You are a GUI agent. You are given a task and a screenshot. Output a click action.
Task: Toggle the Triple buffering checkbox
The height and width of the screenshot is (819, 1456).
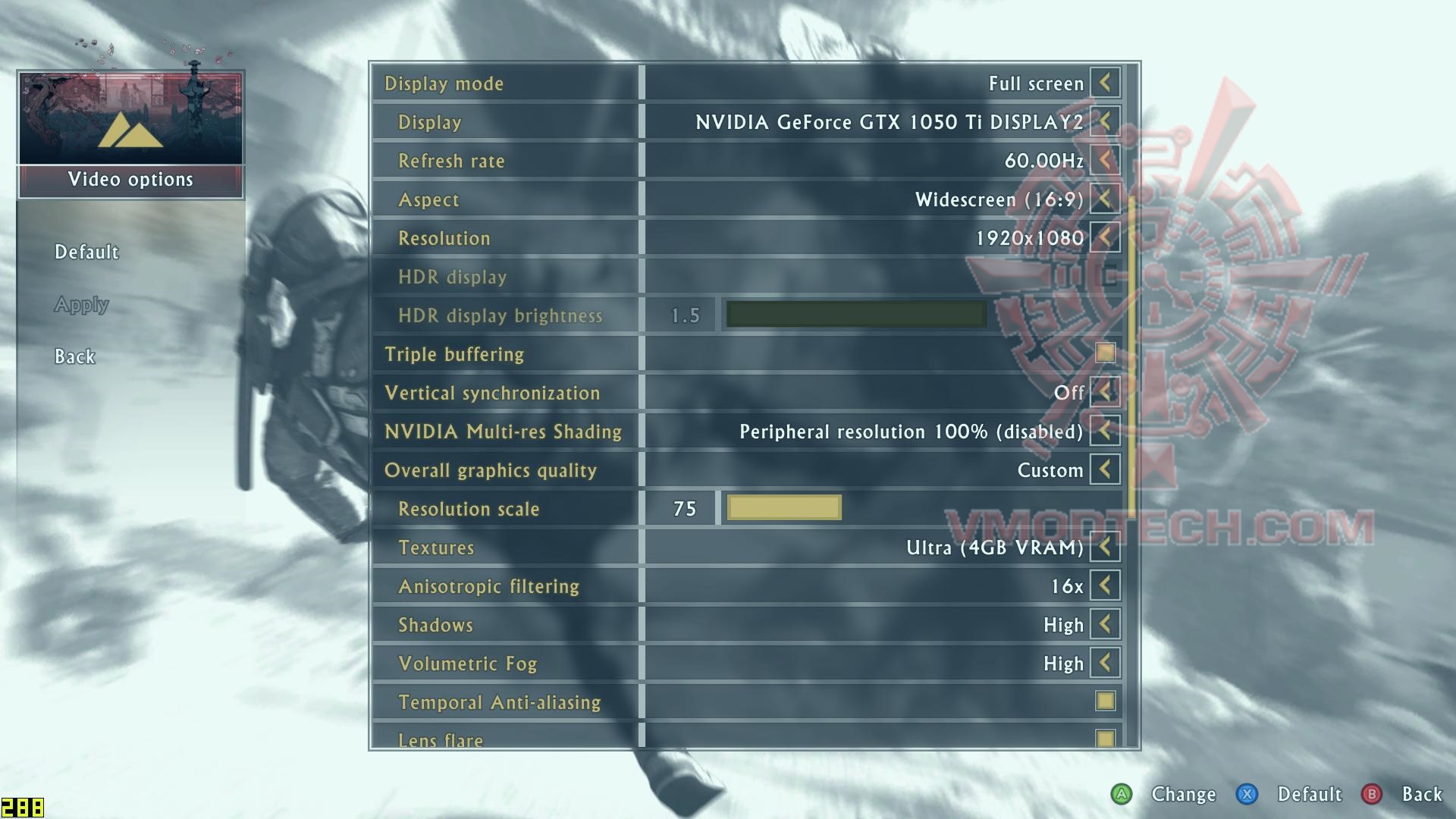(x=1105, y=353)
